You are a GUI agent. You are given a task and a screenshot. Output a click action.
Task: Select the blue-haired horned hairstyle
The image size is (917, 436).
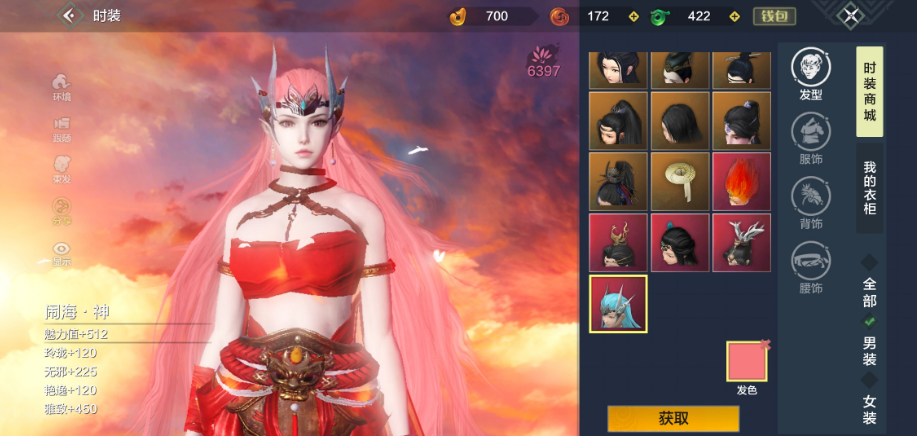tap(617, 304)
